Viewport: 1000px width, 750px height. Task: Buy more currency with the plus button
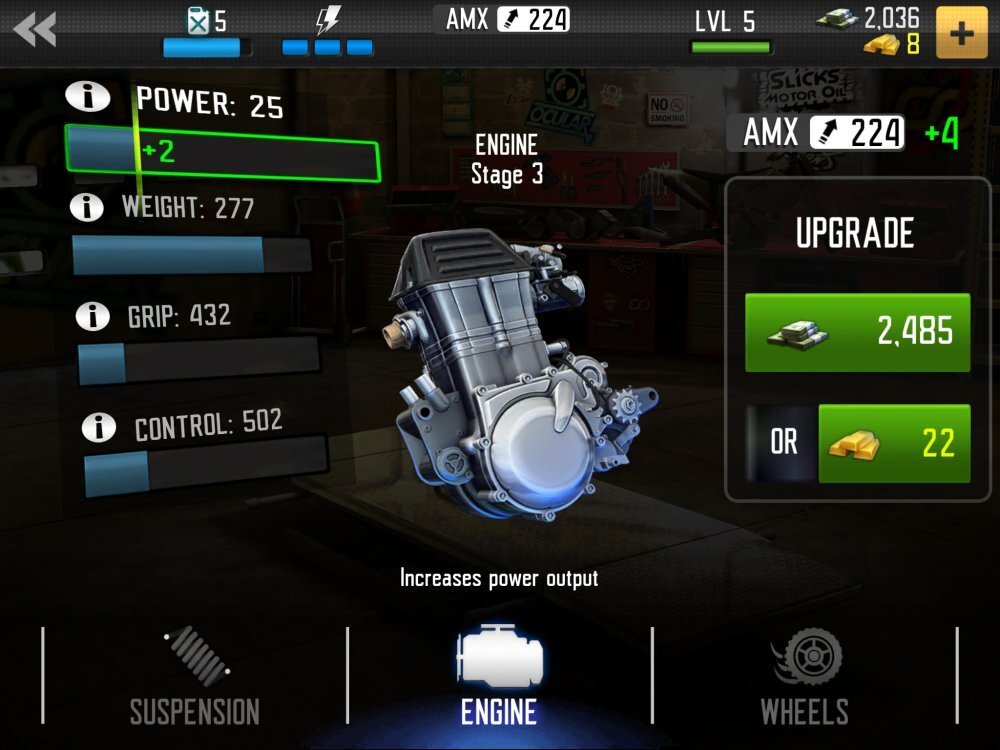click(x=961, y=33)
